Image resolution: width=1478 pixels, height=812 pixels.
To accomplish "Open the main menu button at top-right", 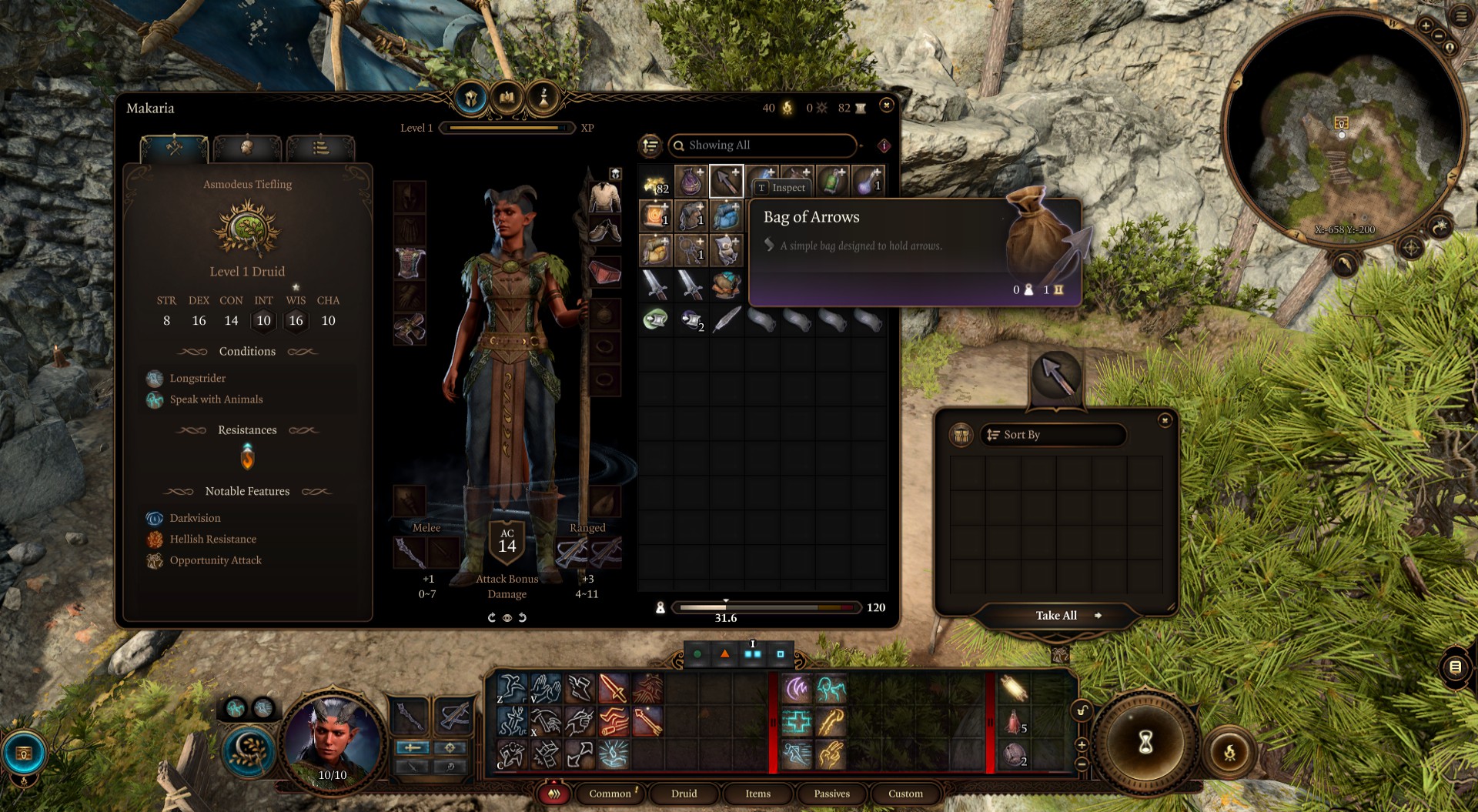I will coord(1460,16).
